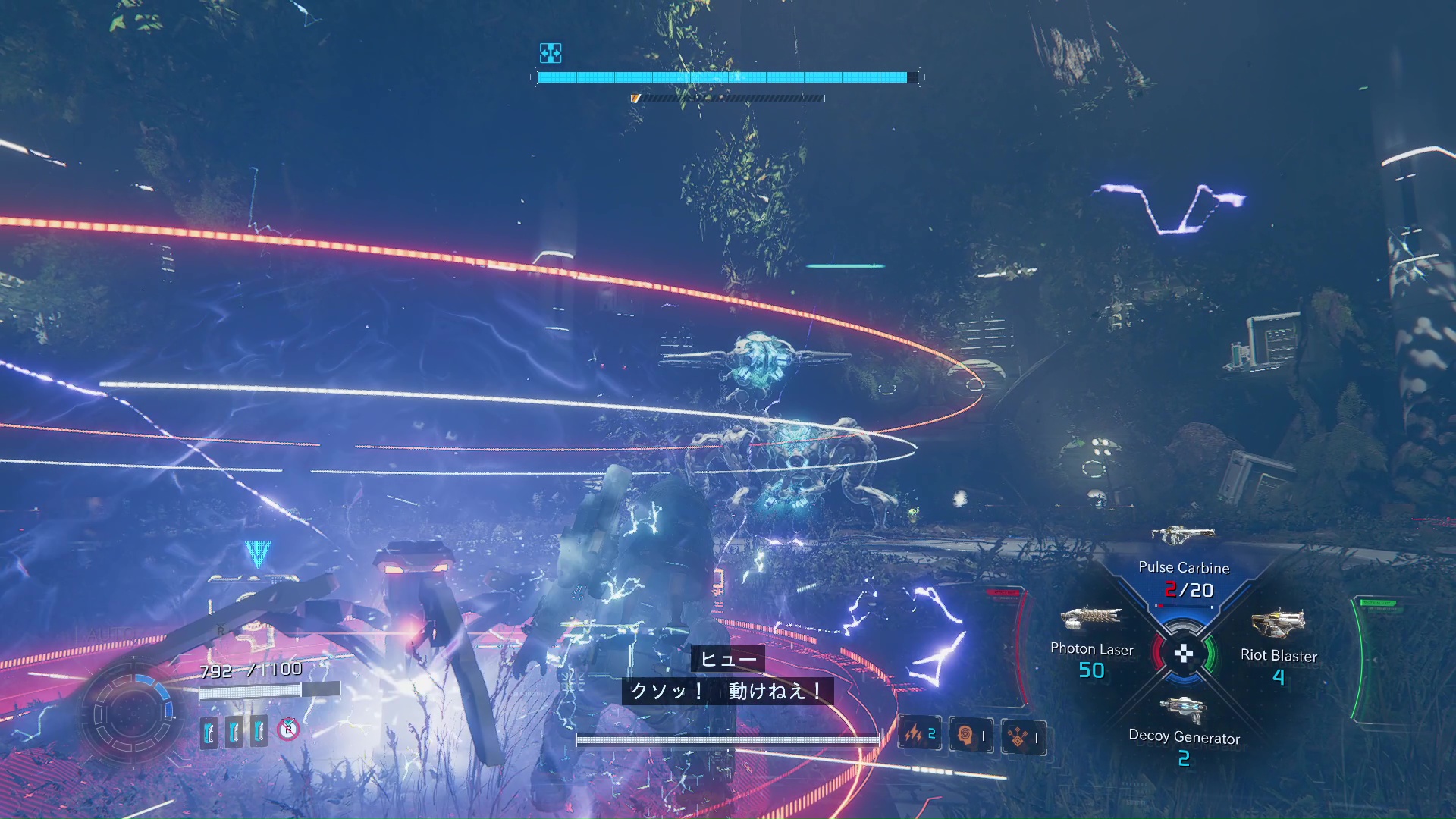This screenshot has width=1456, height=819.
Task: Trigger the diamond arrows ability icon
Action: pyautogui.click(x=1022, y=736)
